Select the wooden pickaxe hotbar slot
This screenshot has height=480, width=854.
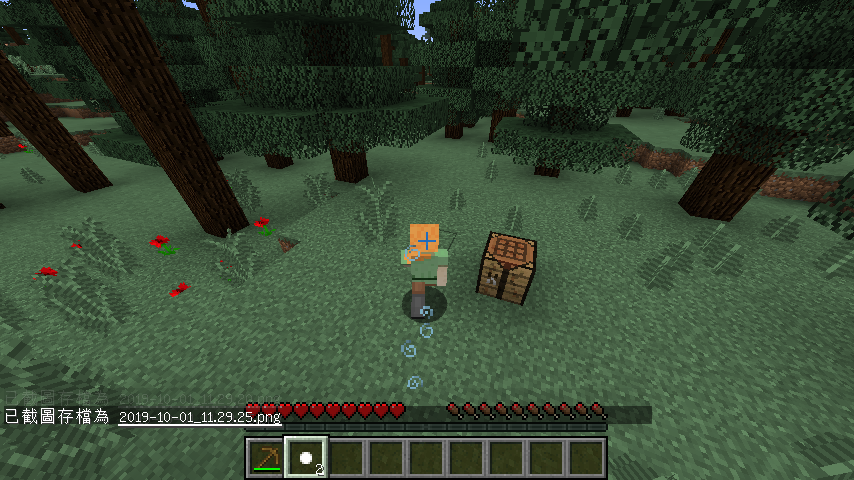[x=266, y=458]
